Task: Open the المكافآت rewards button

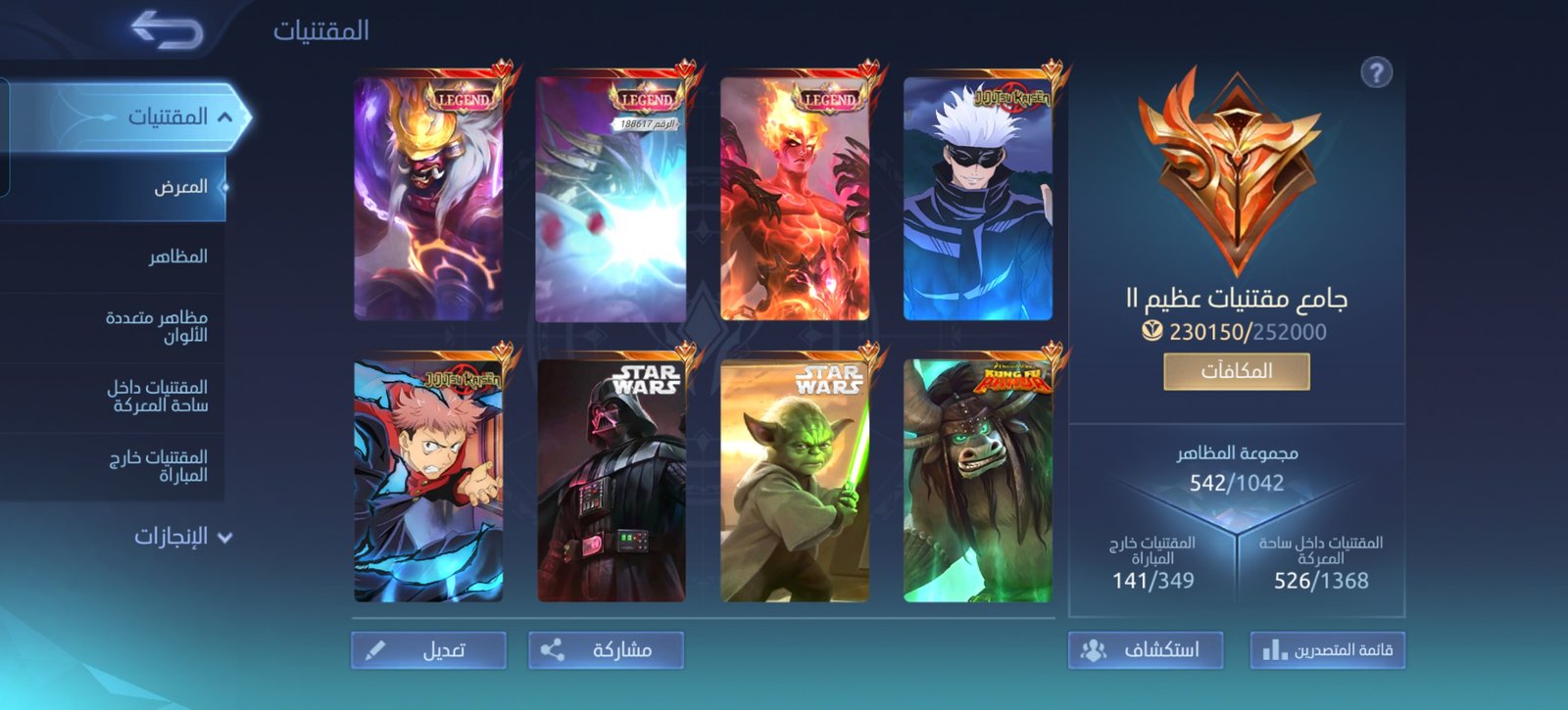Action: click(x=1236, y=372)
